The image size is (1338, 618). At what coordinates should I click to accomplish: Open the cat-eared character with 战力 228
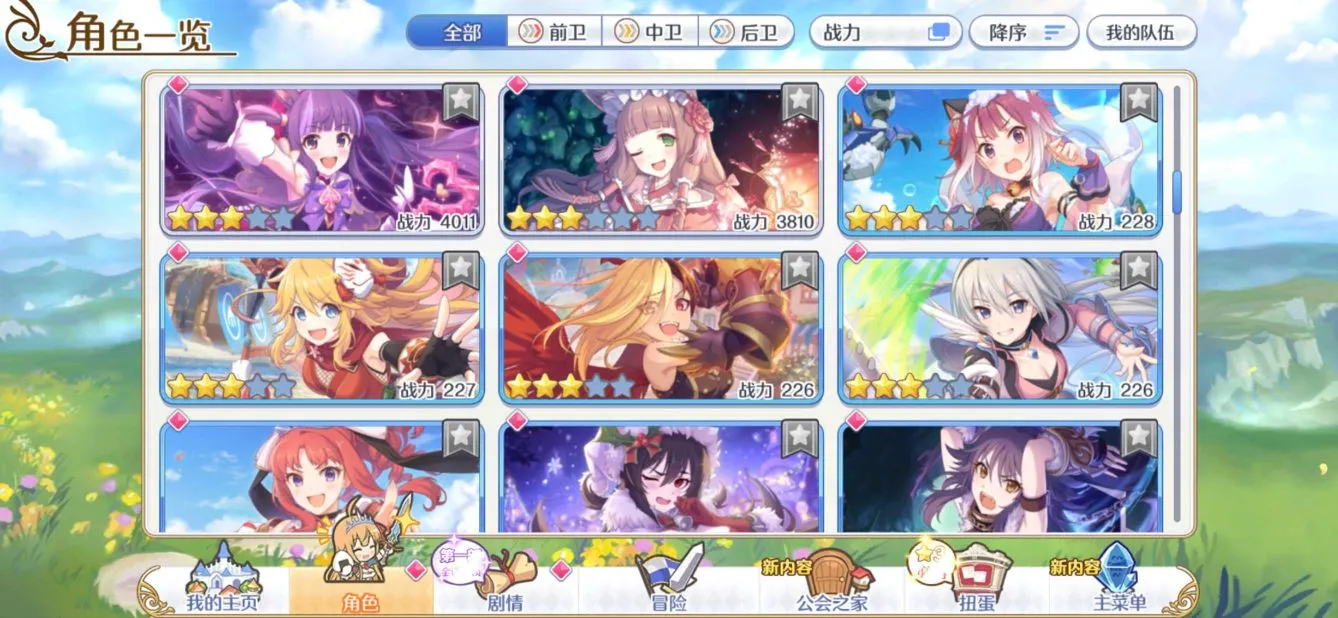[x=1000, y=160]
